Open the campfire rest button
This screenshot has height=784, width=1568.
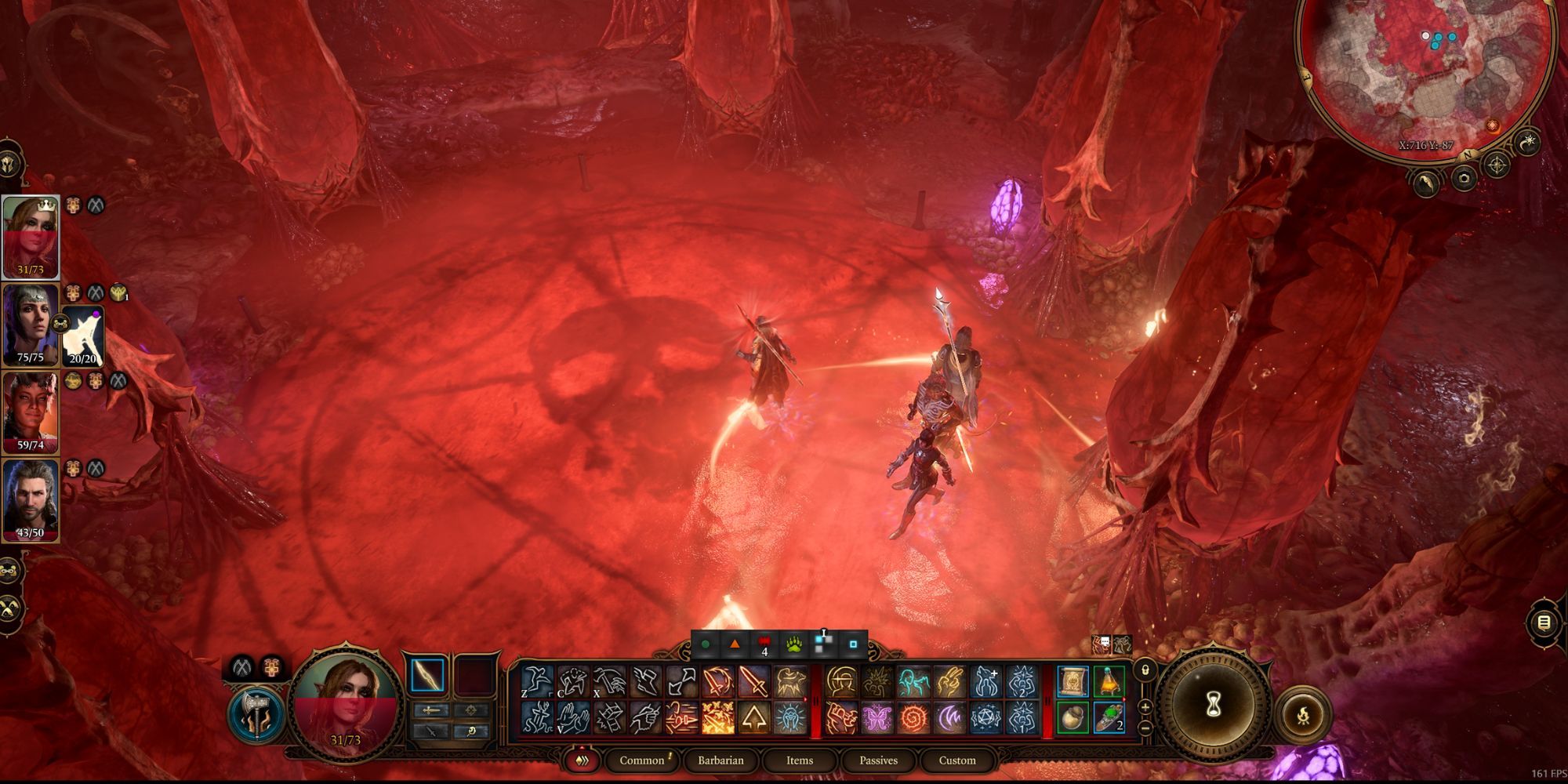coord(1302,715)
